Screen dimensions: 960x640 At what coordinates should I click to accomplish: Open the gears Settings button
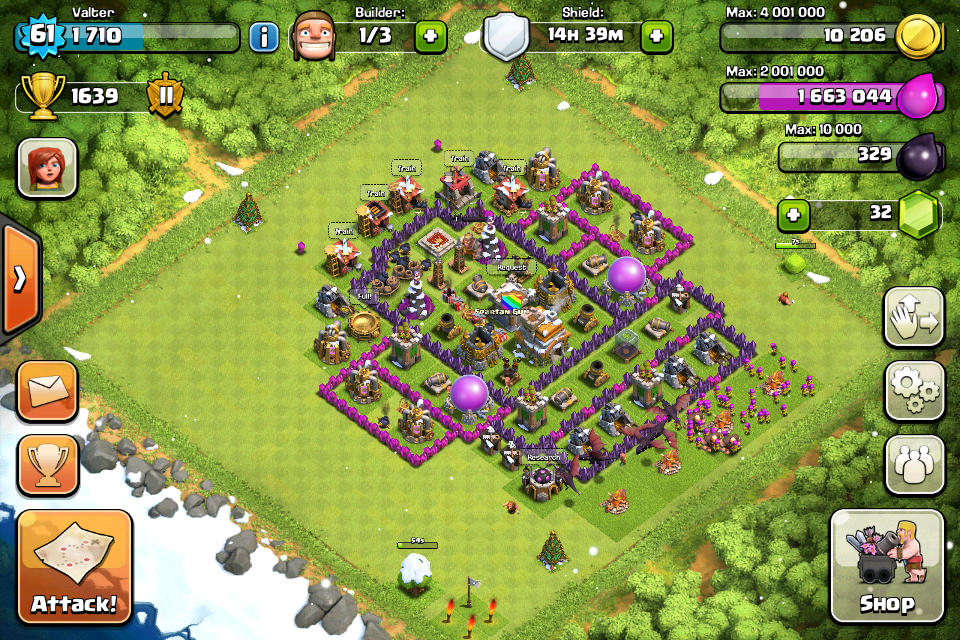[914, 391]
